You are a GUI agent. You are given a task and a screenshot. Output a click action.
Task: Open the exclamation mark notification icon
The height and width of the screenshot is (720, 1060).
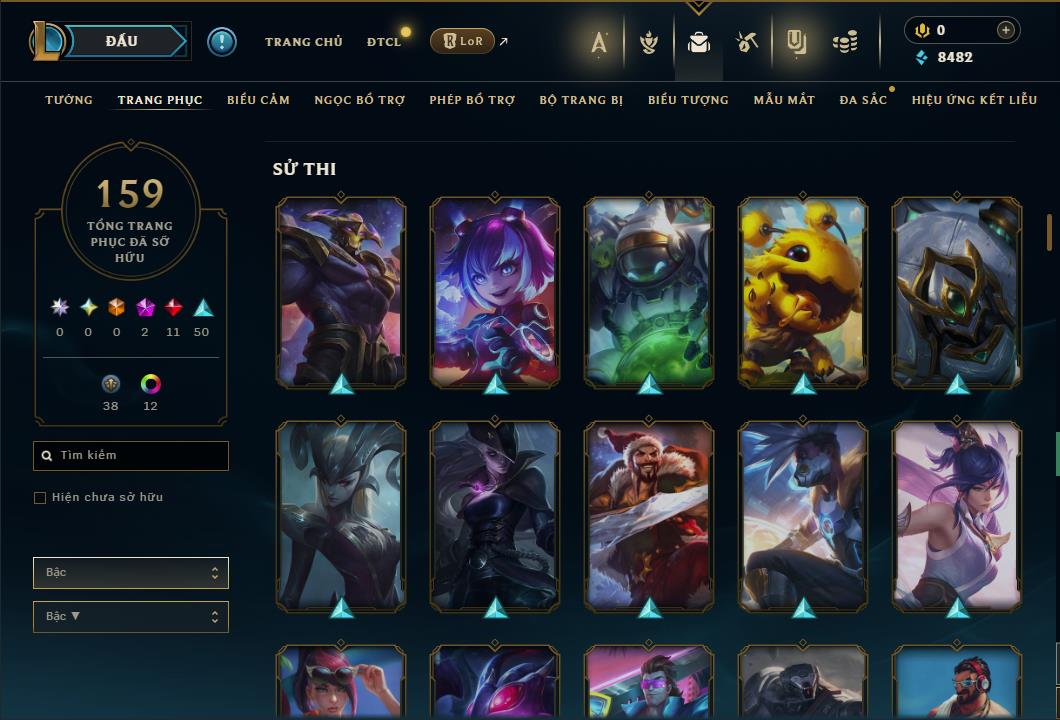pos(222,42)
